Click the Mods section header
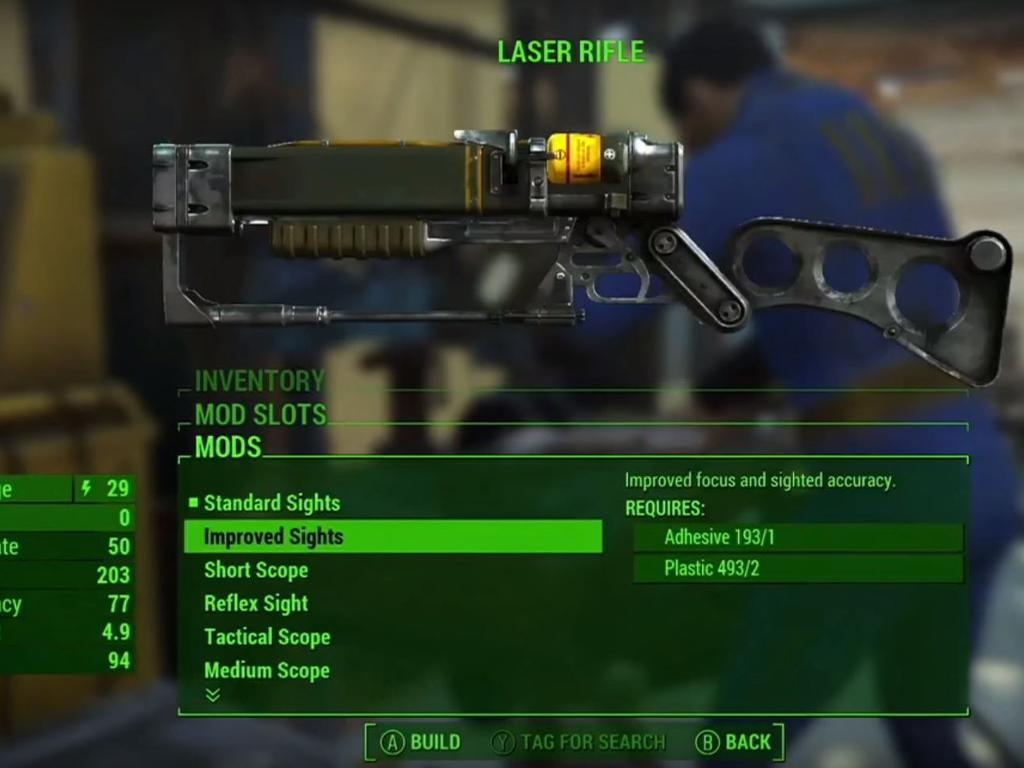Viewport: 1024px width, 768px height. 228,447
